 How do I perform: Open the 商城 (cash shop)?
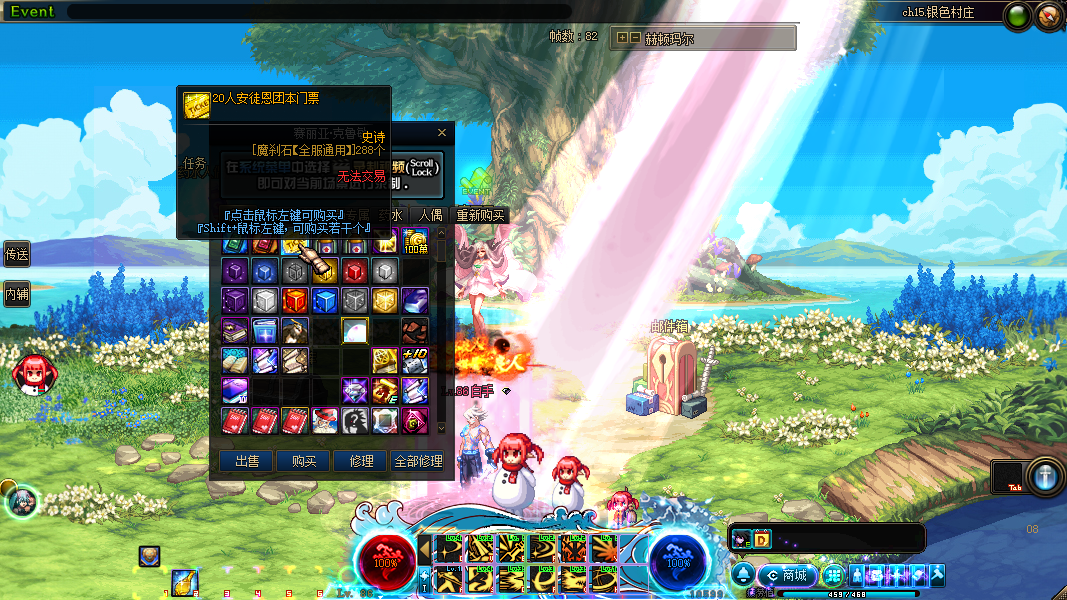click(787, 576)
